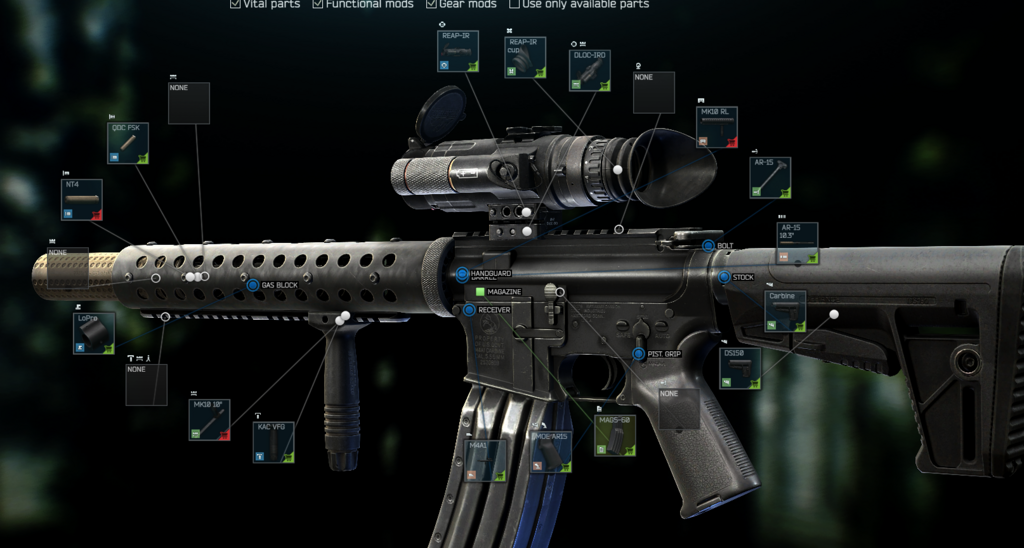1024x548 pixels.
Task: Open the KAC VFG foregrip slot
Action: [x=273, y=443]
